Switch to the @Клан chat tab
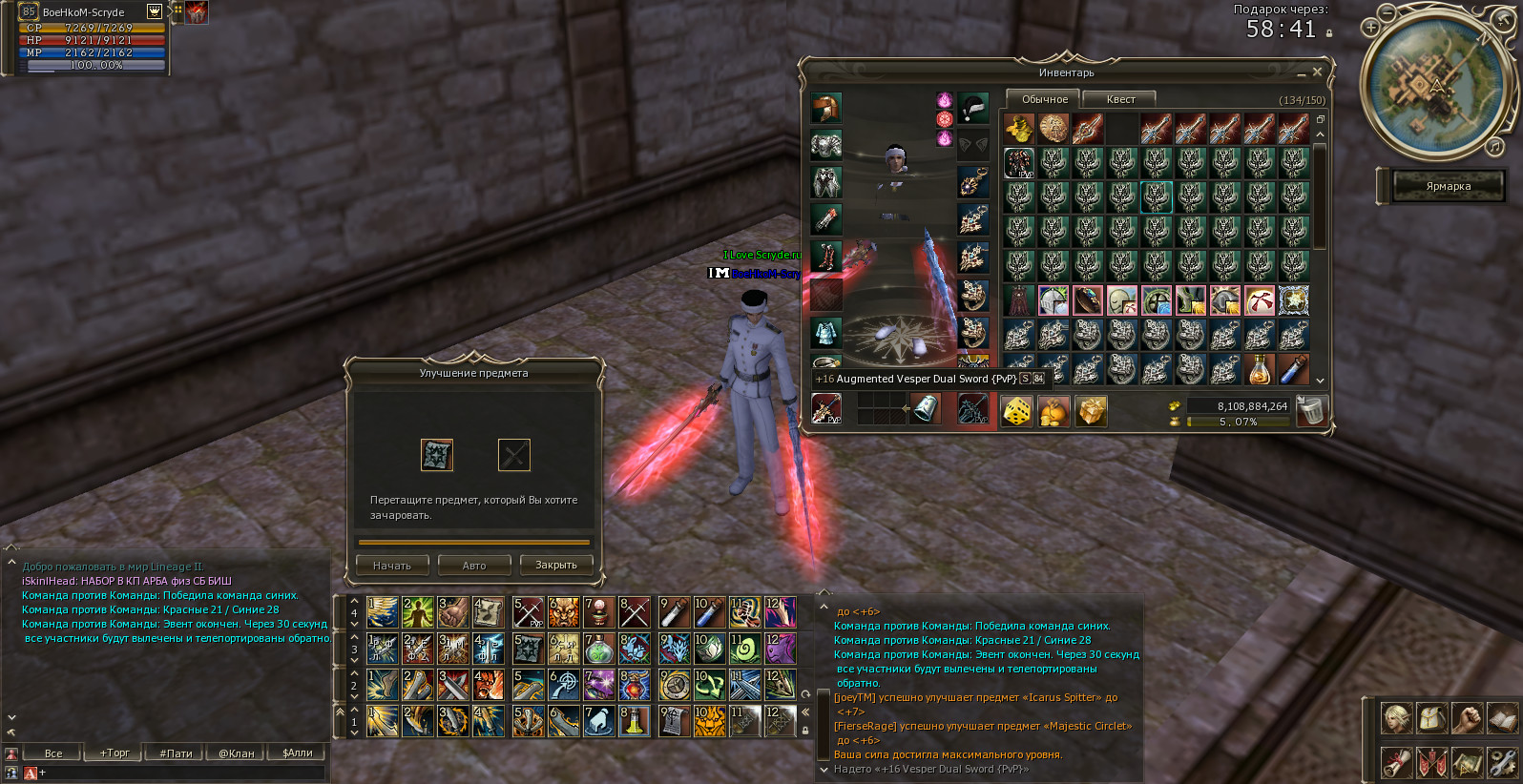Image resolution: width=1523 pixels, height=784 pixels. point(237,753)
